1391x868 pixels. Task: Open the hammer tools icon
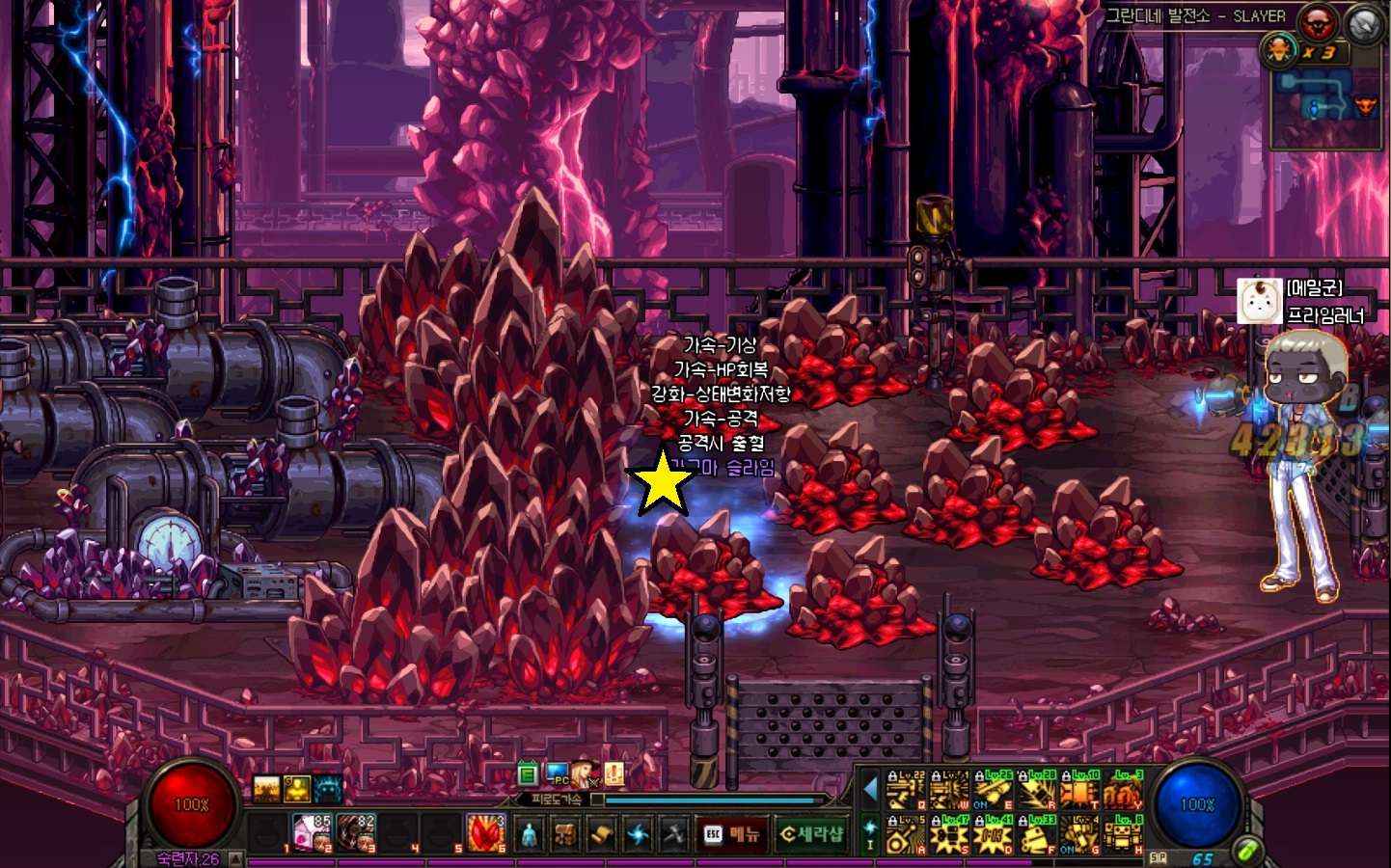click(673, 834)
